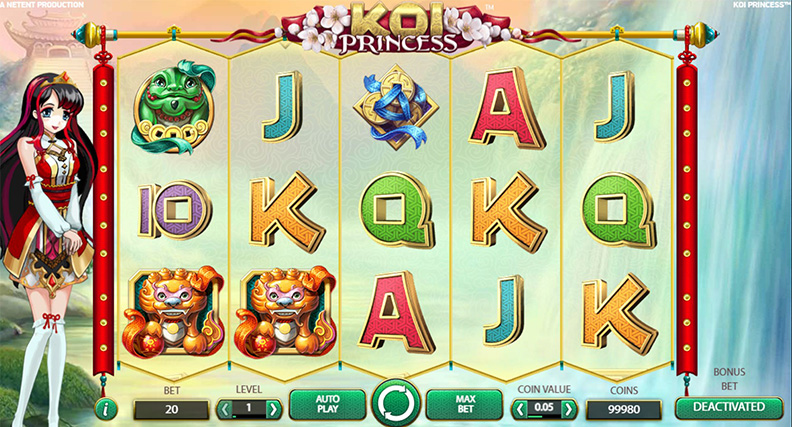Increase the bet level
Viewport: 792px width, 427px height.
pos(273,409)
